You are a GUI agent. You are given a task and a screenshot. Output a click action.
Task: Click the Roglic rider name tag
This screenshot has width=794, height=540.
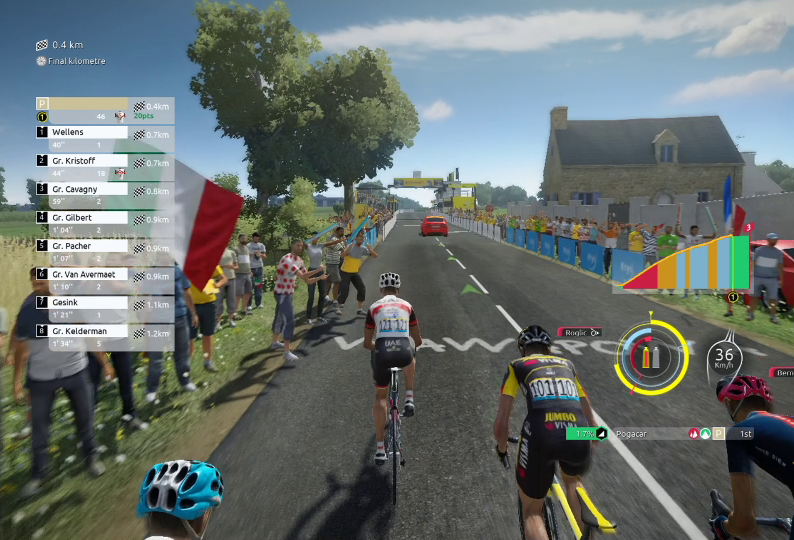coord(580,332)
